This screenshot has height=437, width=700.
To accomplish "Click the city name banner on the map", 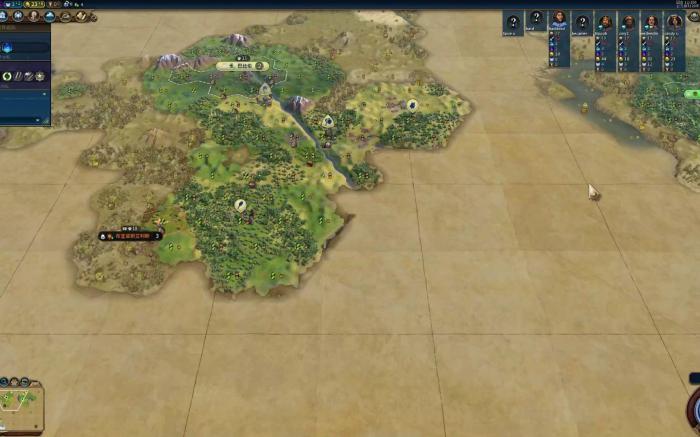I will pyautogui.click(x=243, y=66).
